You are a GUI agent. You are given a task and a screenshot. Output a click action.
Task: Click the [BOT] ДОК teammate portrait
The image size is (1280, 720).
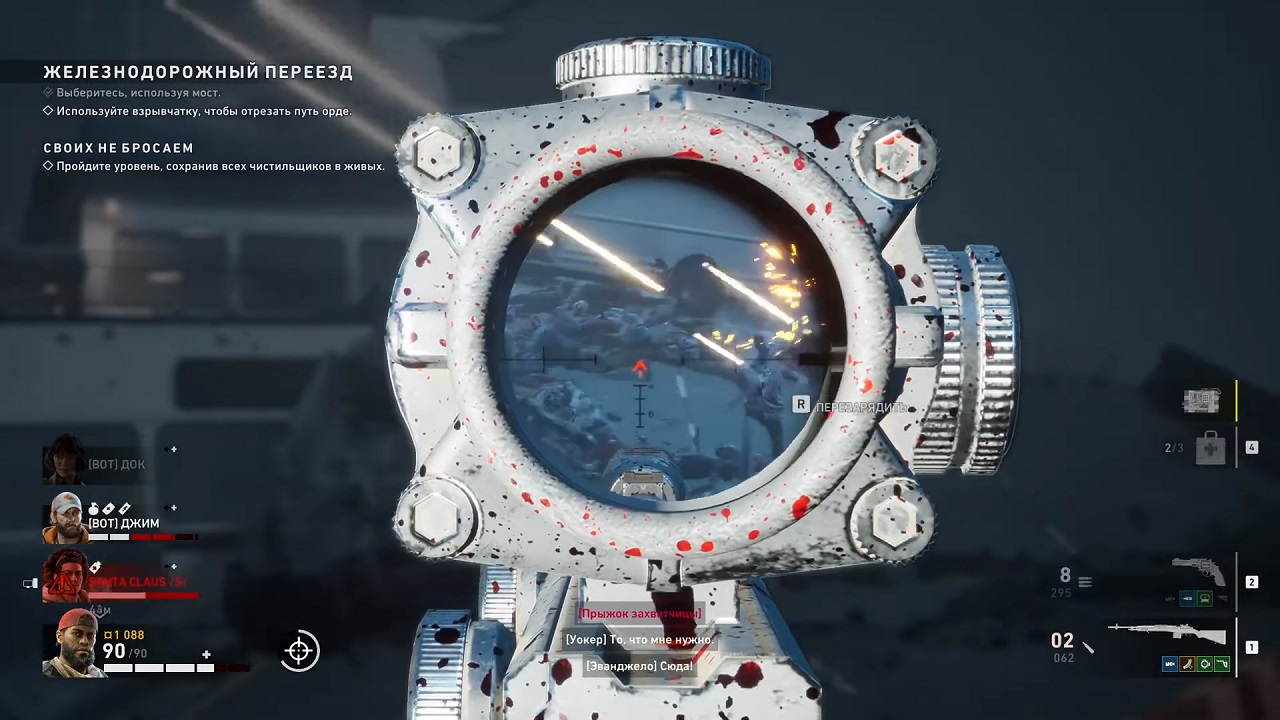[64, 460]
